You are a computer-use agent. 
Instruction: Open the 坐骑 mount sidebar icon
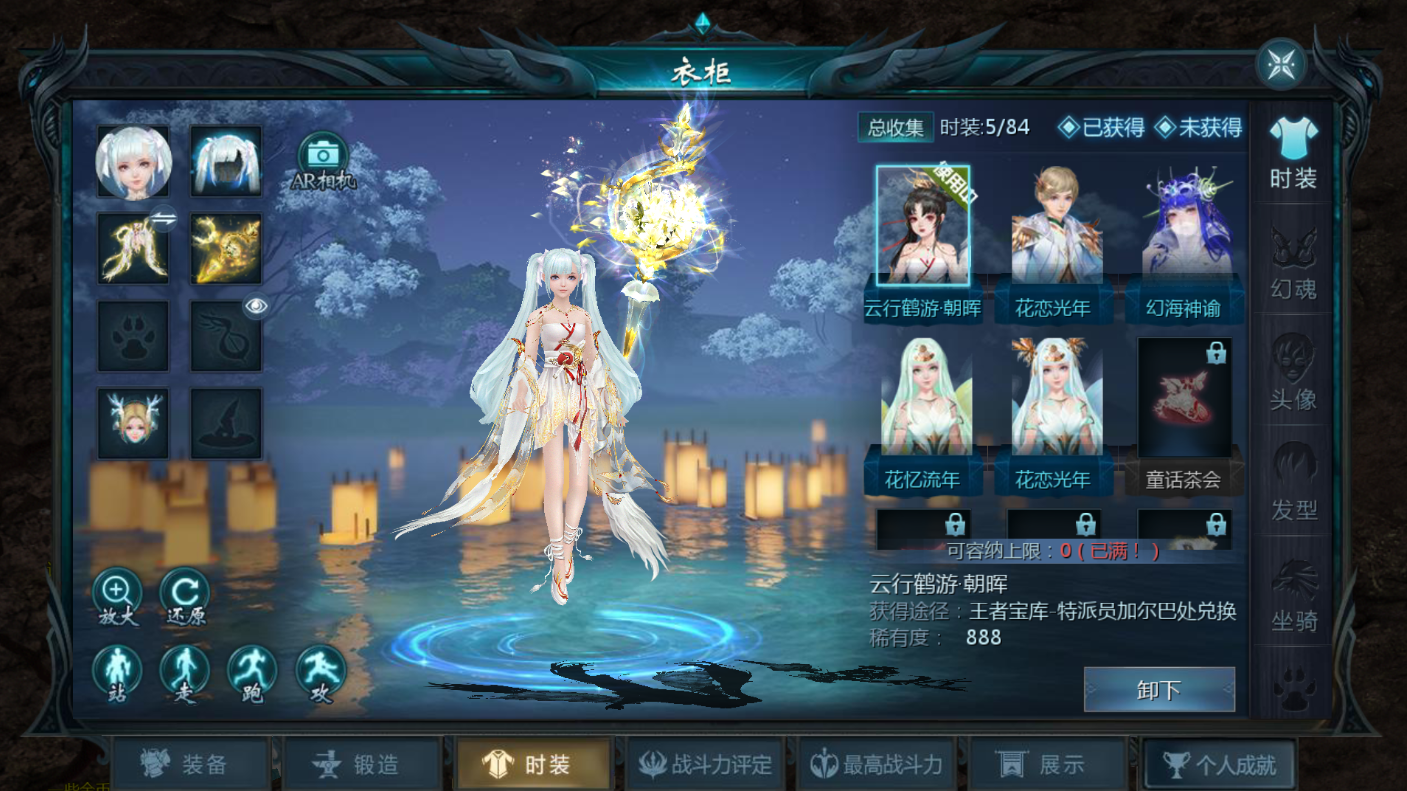tap(1291, 600)
